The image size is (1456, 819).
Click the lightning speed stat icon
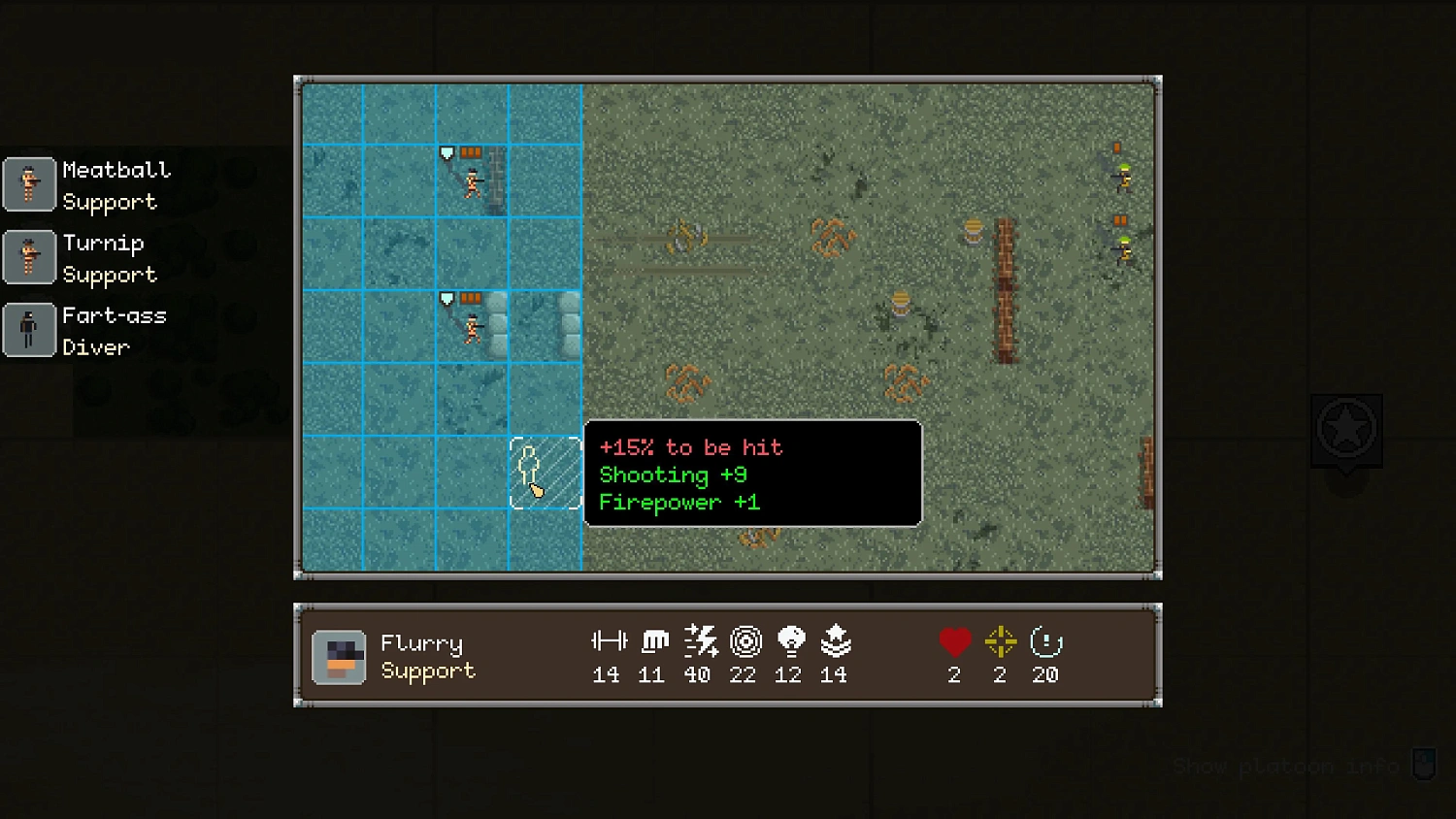pyautogui.click(x=698, y=640)
